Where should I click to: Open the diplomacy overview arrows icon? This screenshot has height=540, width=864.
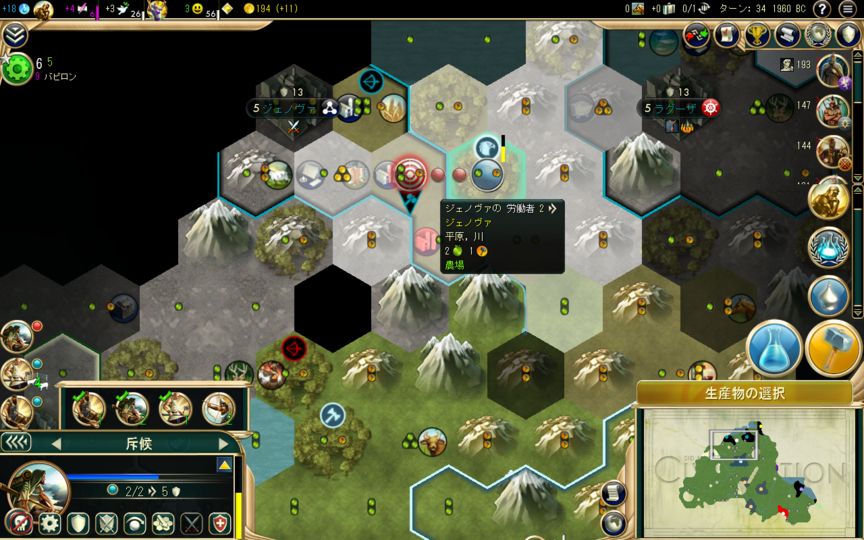point(697,35)
